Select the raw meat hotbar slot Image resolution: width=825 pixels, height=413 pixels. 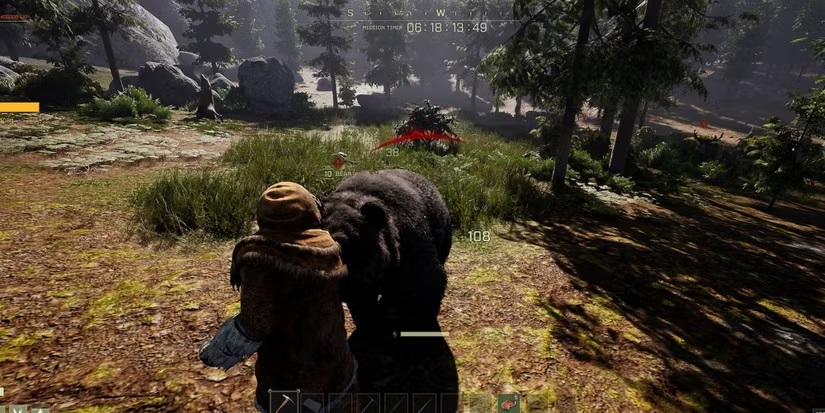tap(509, 403)
